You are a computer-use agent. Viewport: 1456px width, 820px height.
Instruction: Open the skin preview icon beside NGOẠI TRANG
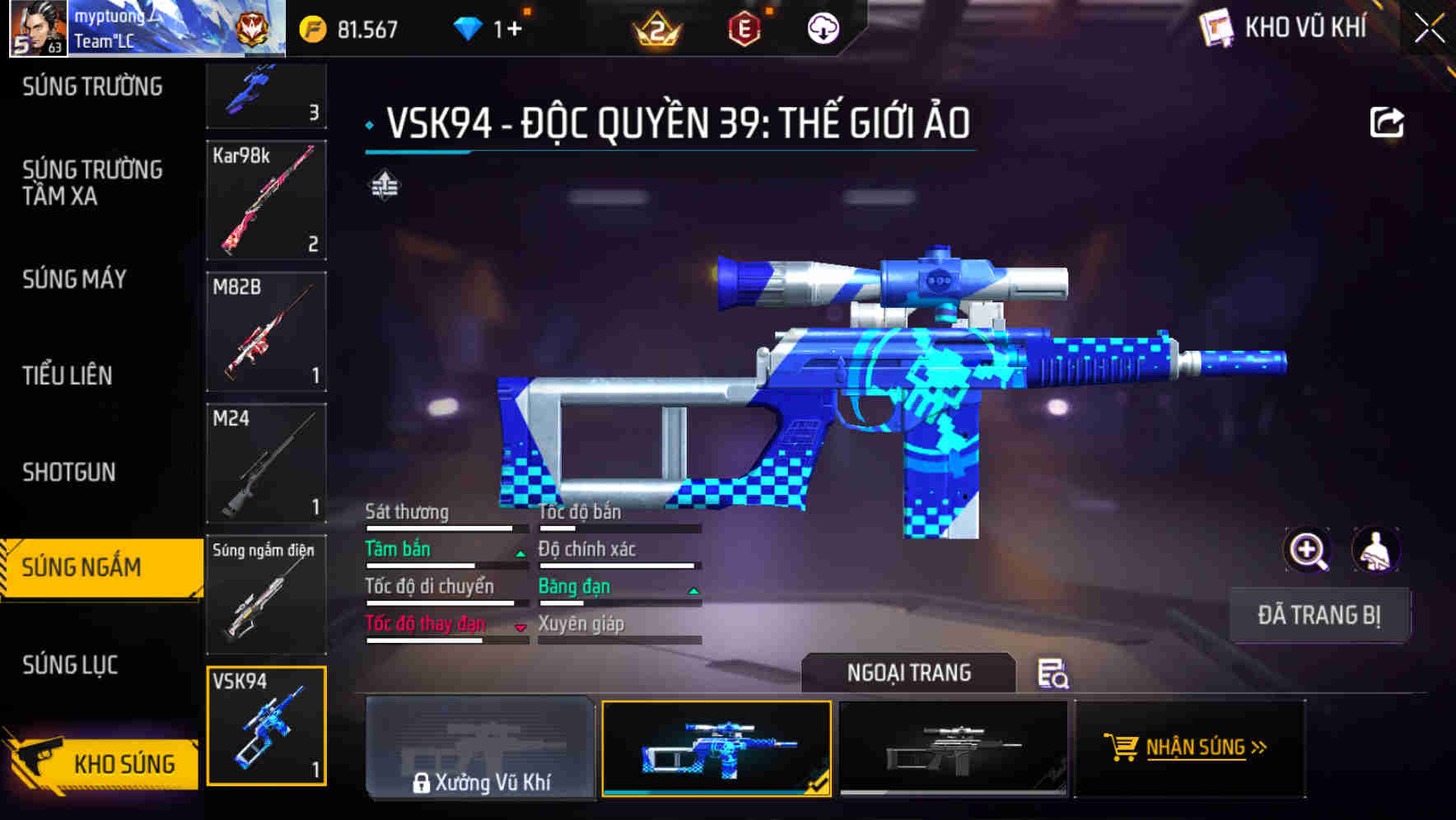[1055, 674]
